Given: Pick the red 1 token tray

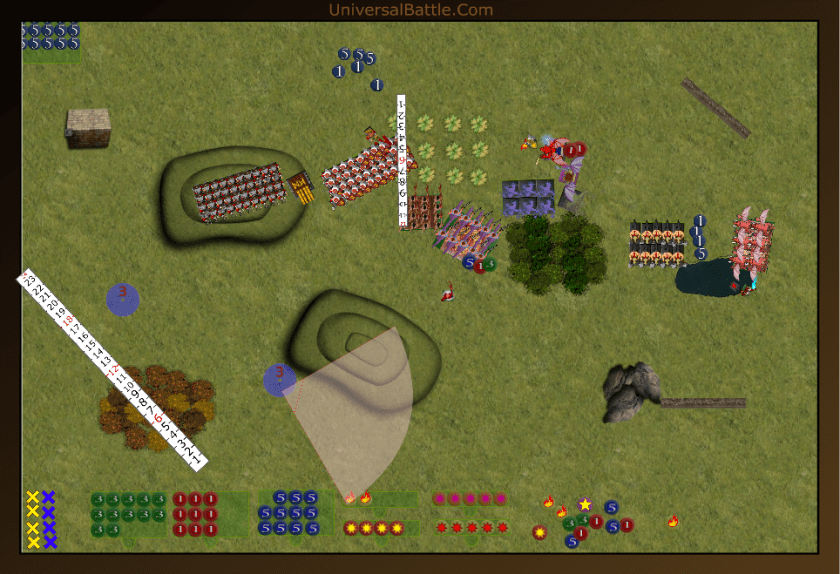Looking at the screenshot, I should click(196, 514).
